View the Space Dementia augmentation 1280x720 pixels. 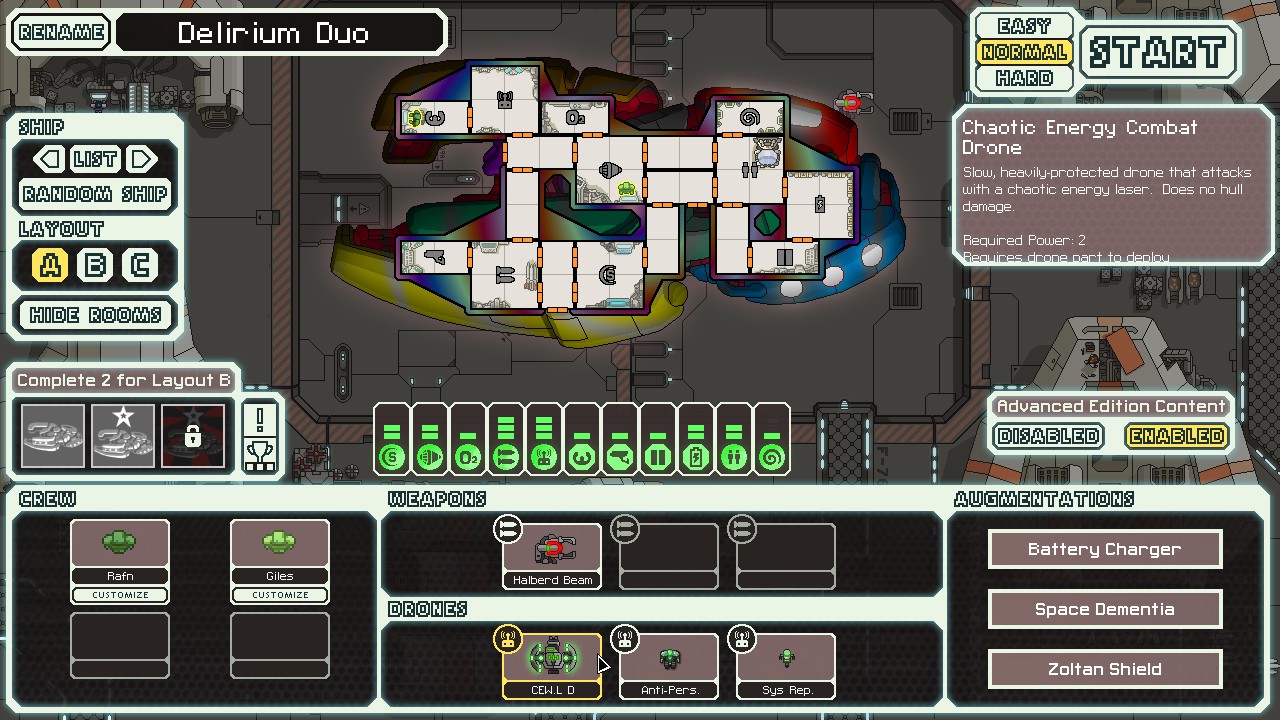pos(1104,609)
